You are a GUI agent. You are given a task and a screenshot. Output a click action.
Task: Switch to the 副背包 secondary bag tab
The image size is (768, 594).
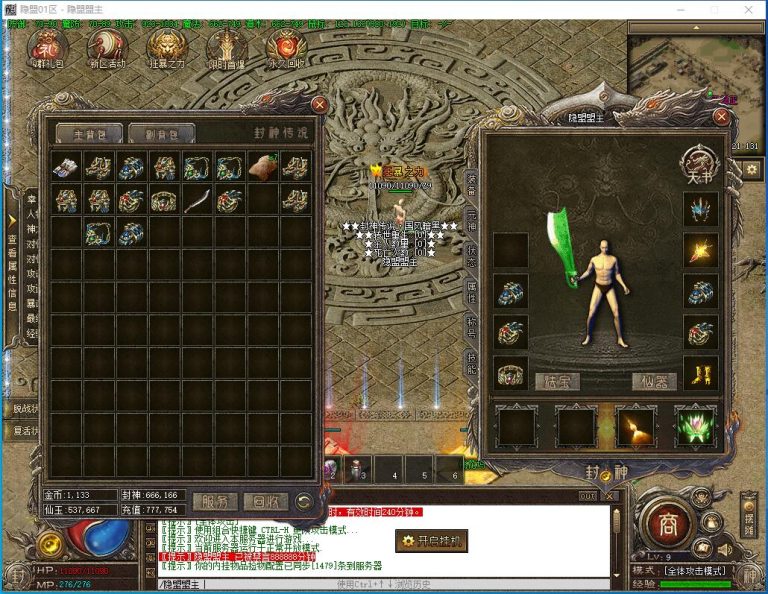tap(161, 133)
